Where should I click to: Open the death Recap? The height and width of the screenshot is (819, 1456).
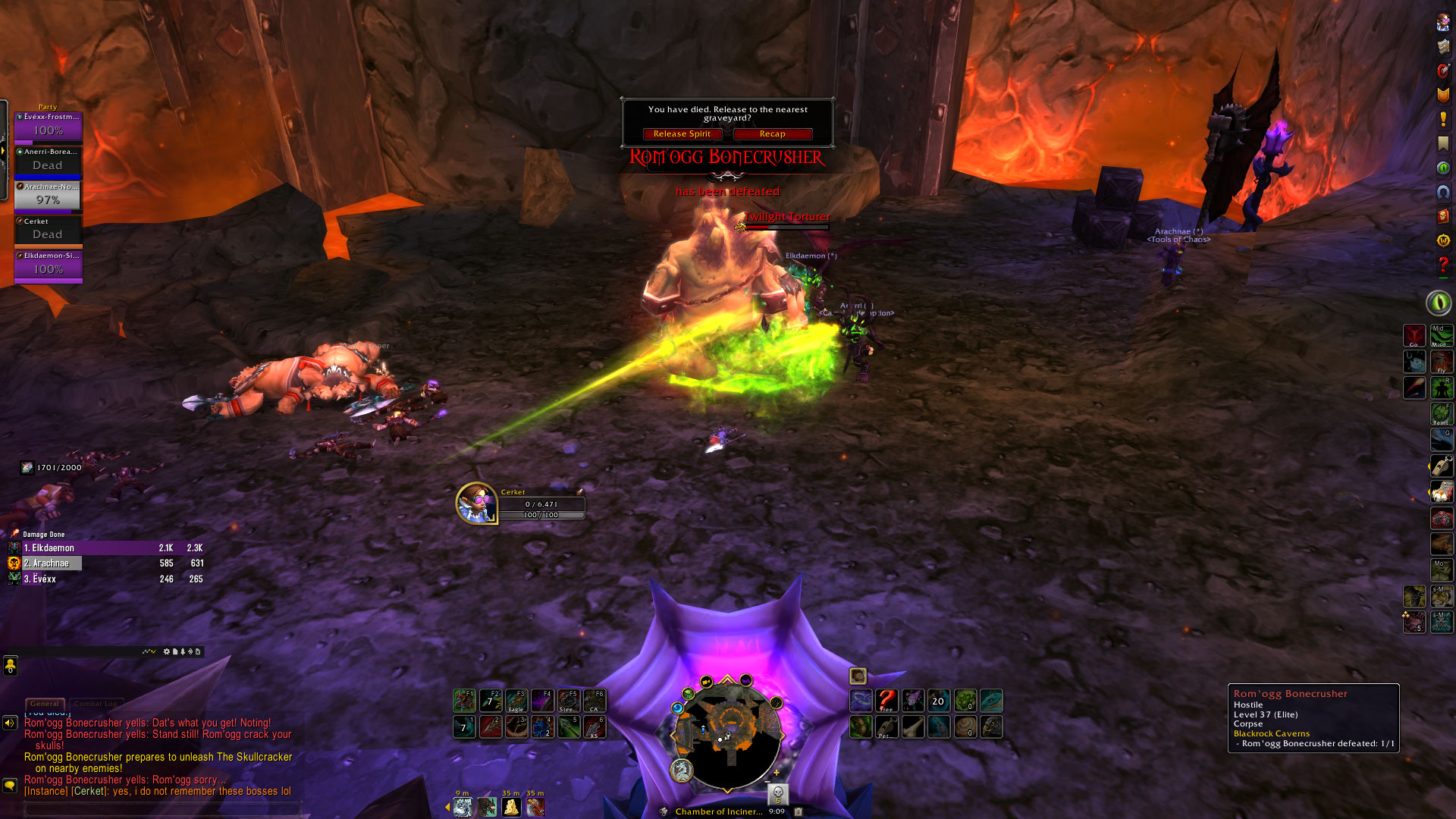[772, 134]
